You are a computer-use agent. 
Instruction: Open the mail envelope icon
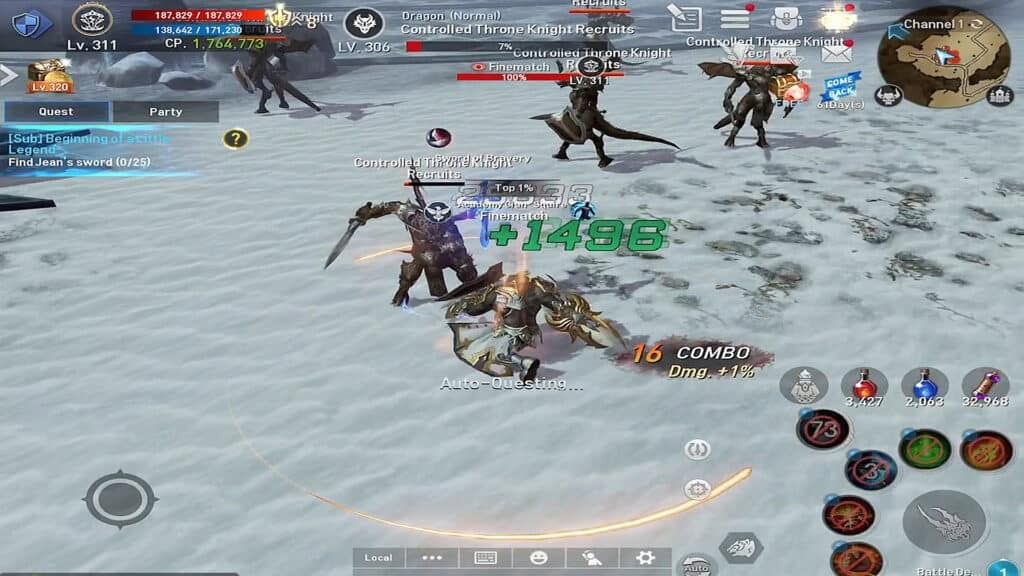(836, 53)
